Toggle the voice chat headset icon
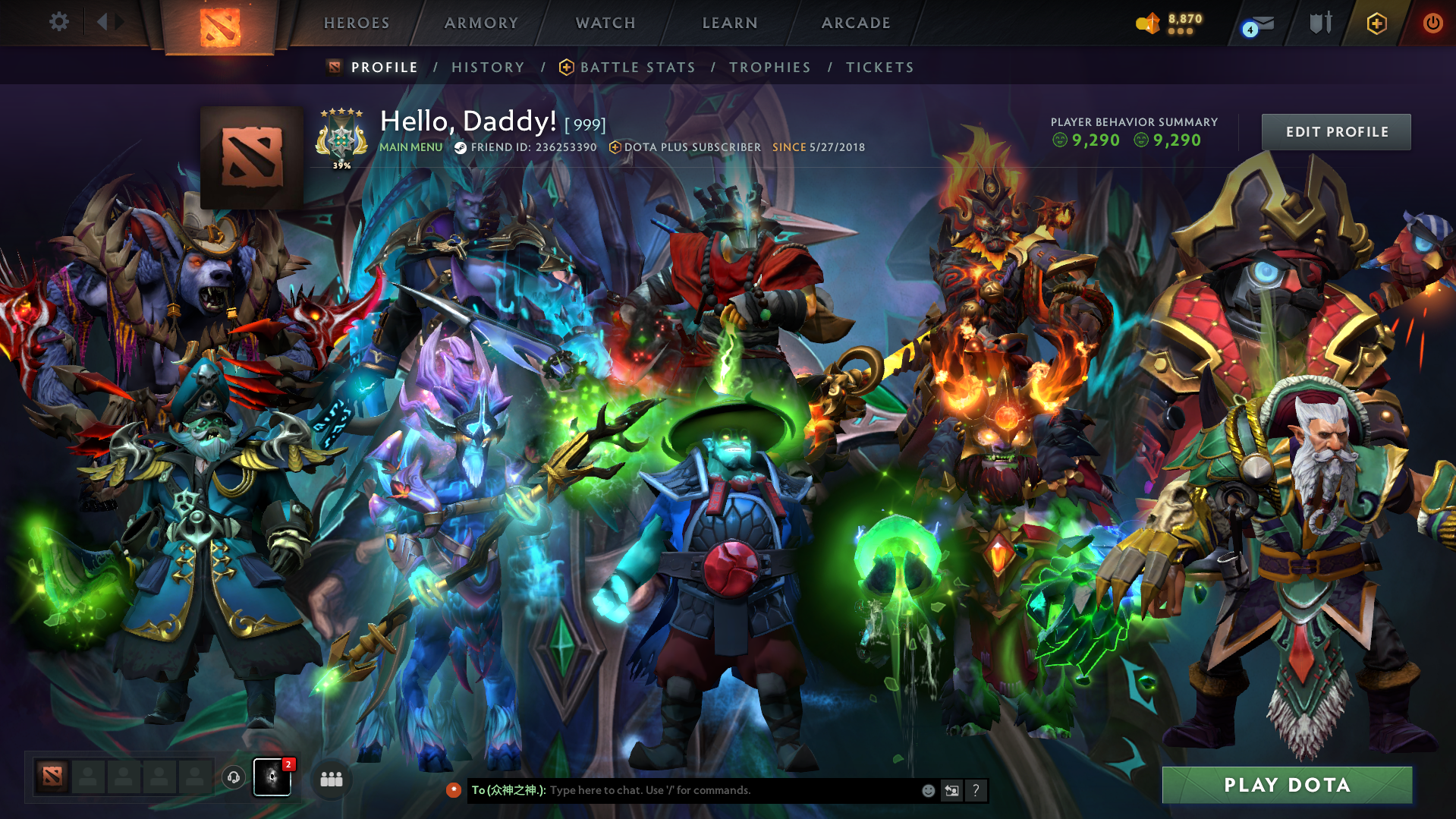 233,777
